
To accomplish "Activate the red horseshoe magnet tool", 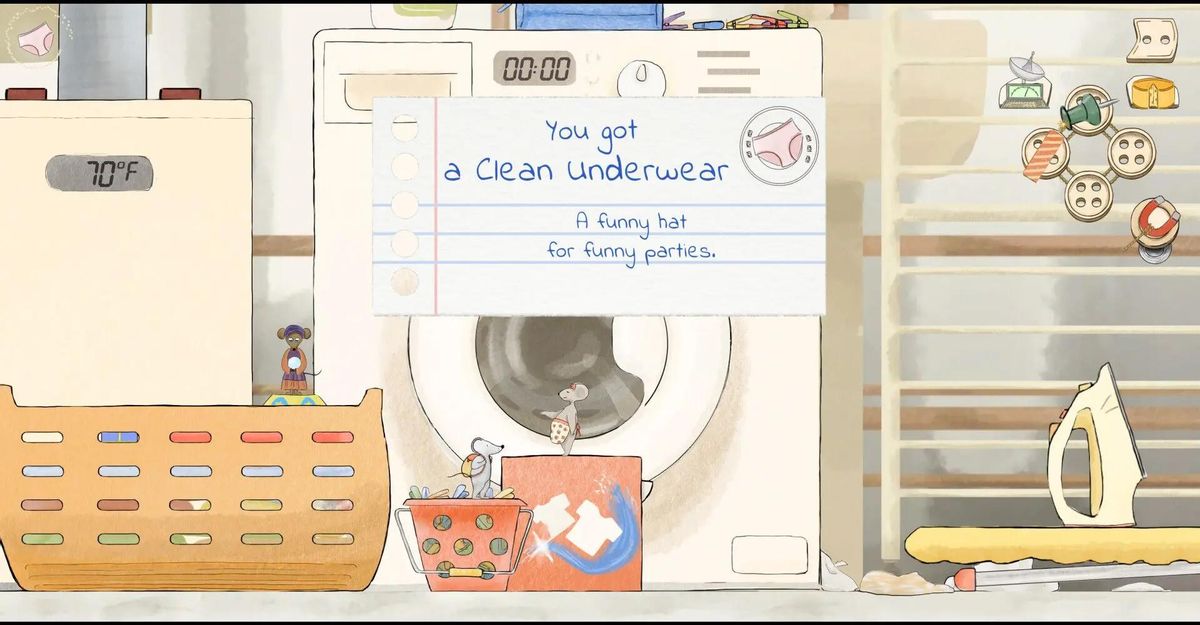I will point(1153,223).
